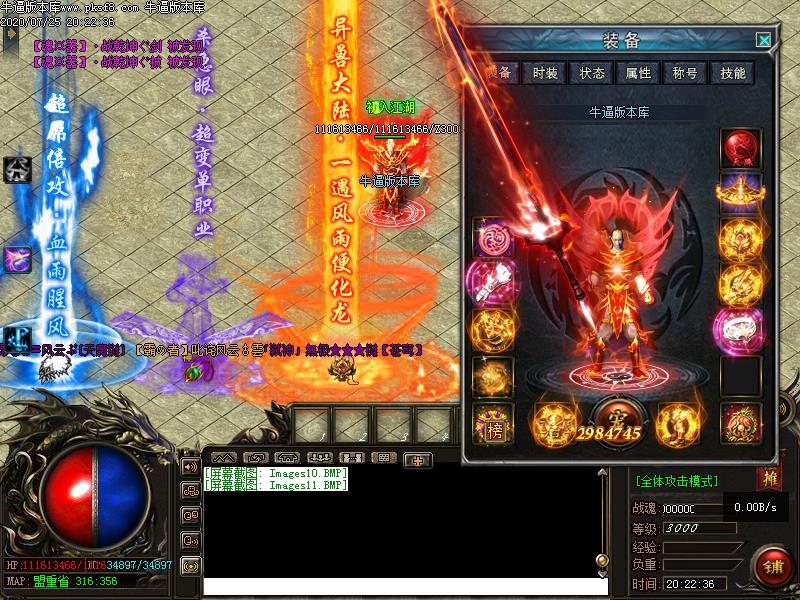Activate the purple winged skill icon
800x600 pixels.
click(x=17, y=259)
